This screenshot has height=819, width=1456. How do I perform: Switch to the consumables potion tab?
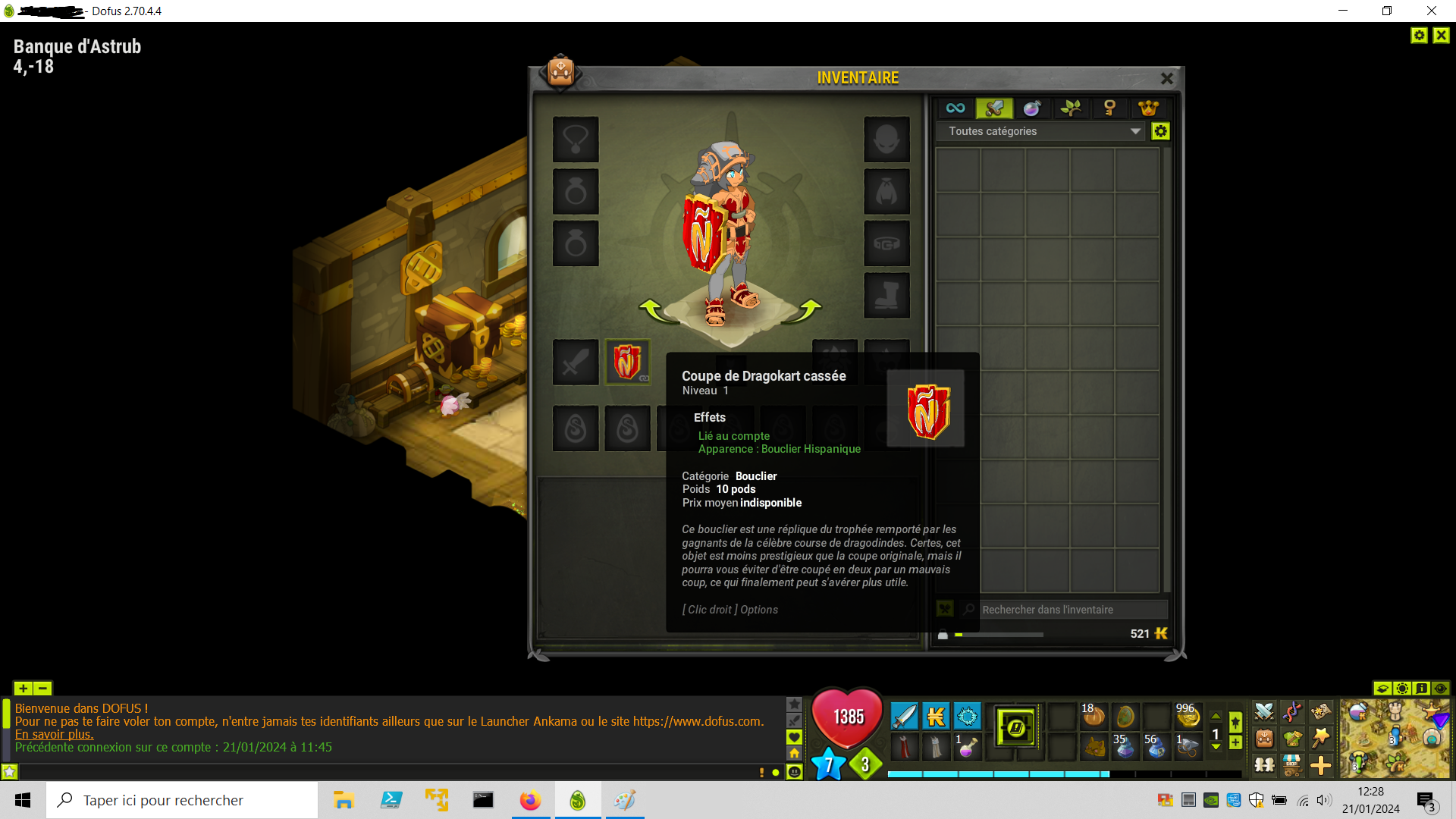pyautogui.click(x=1032, y=108)
